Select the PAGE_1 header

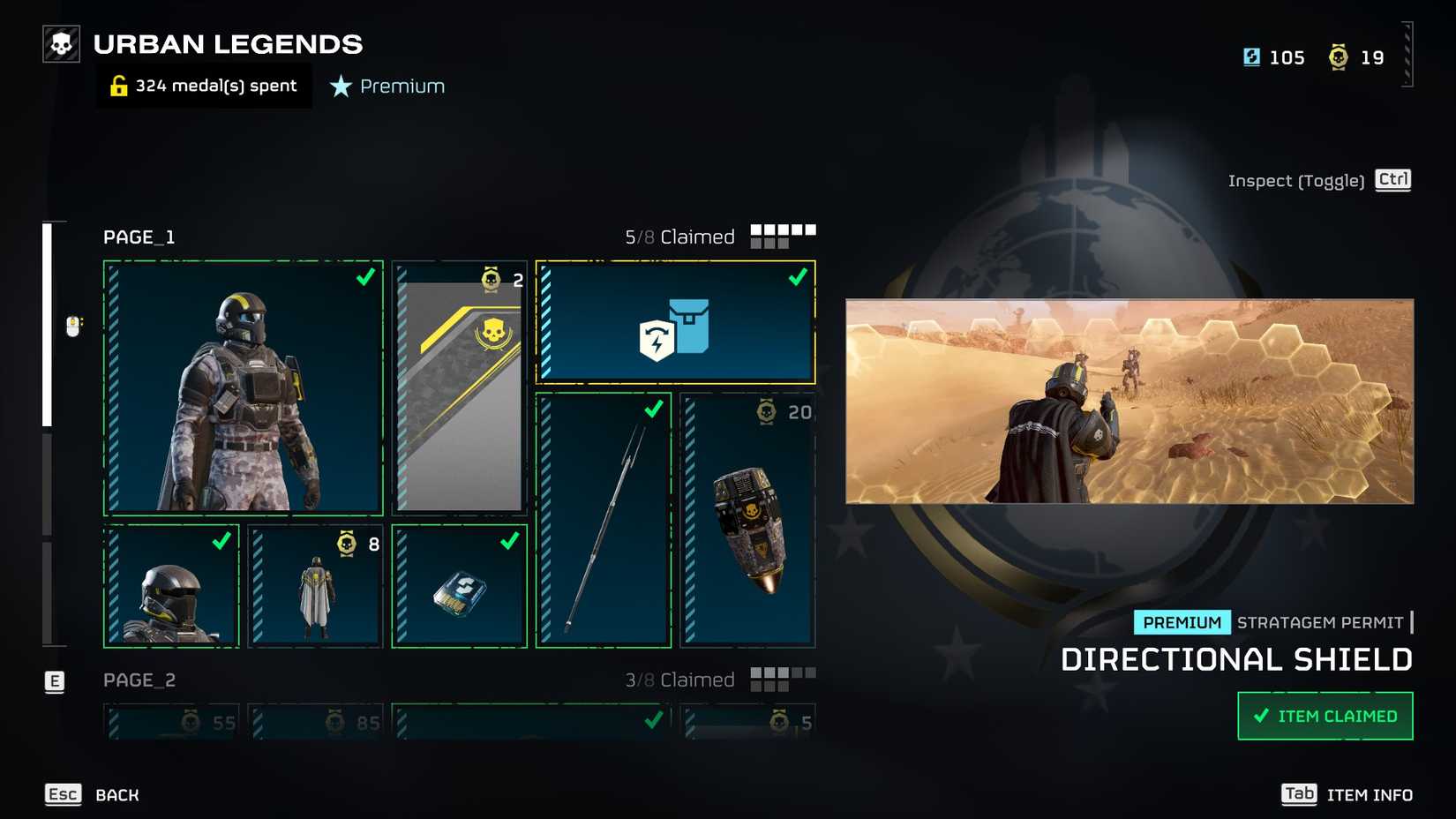[x=139, y=237]
